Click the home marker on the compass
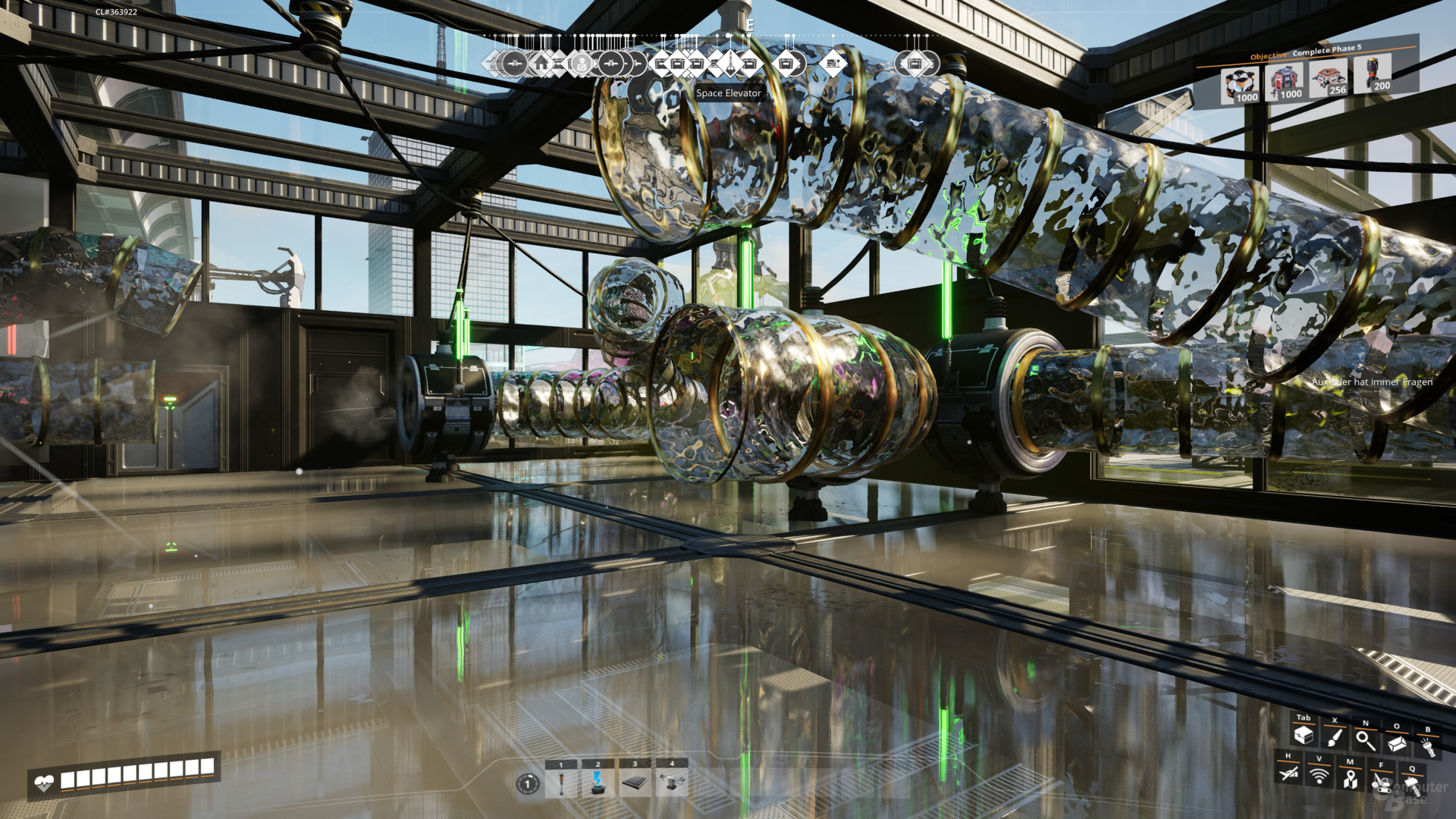Screen dimensions: 1456x819 (x=541, y=64)
